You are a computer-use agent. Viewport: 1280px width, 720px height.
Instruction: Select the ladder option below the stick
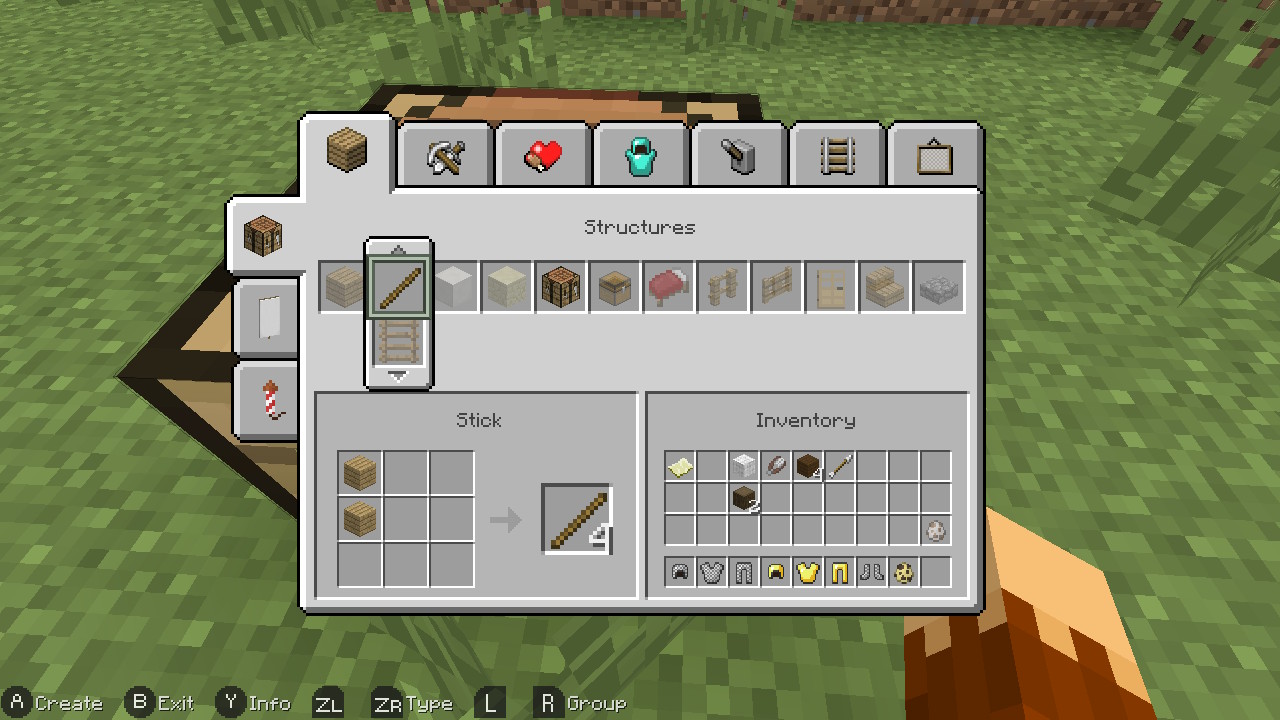point(399,342)
